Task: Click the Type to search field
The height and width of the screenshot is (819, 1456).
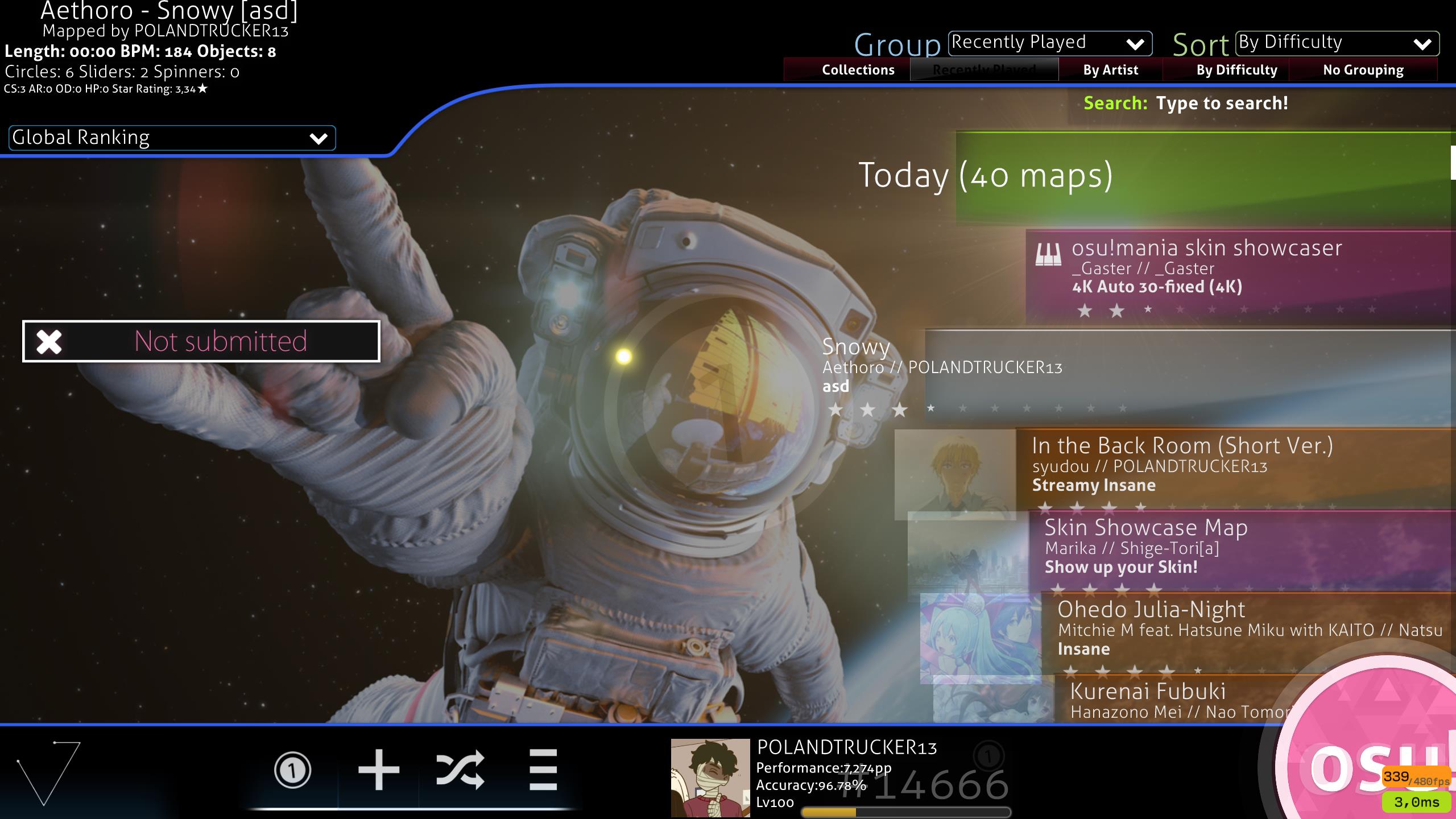Action: click(x=1223, y=103)
